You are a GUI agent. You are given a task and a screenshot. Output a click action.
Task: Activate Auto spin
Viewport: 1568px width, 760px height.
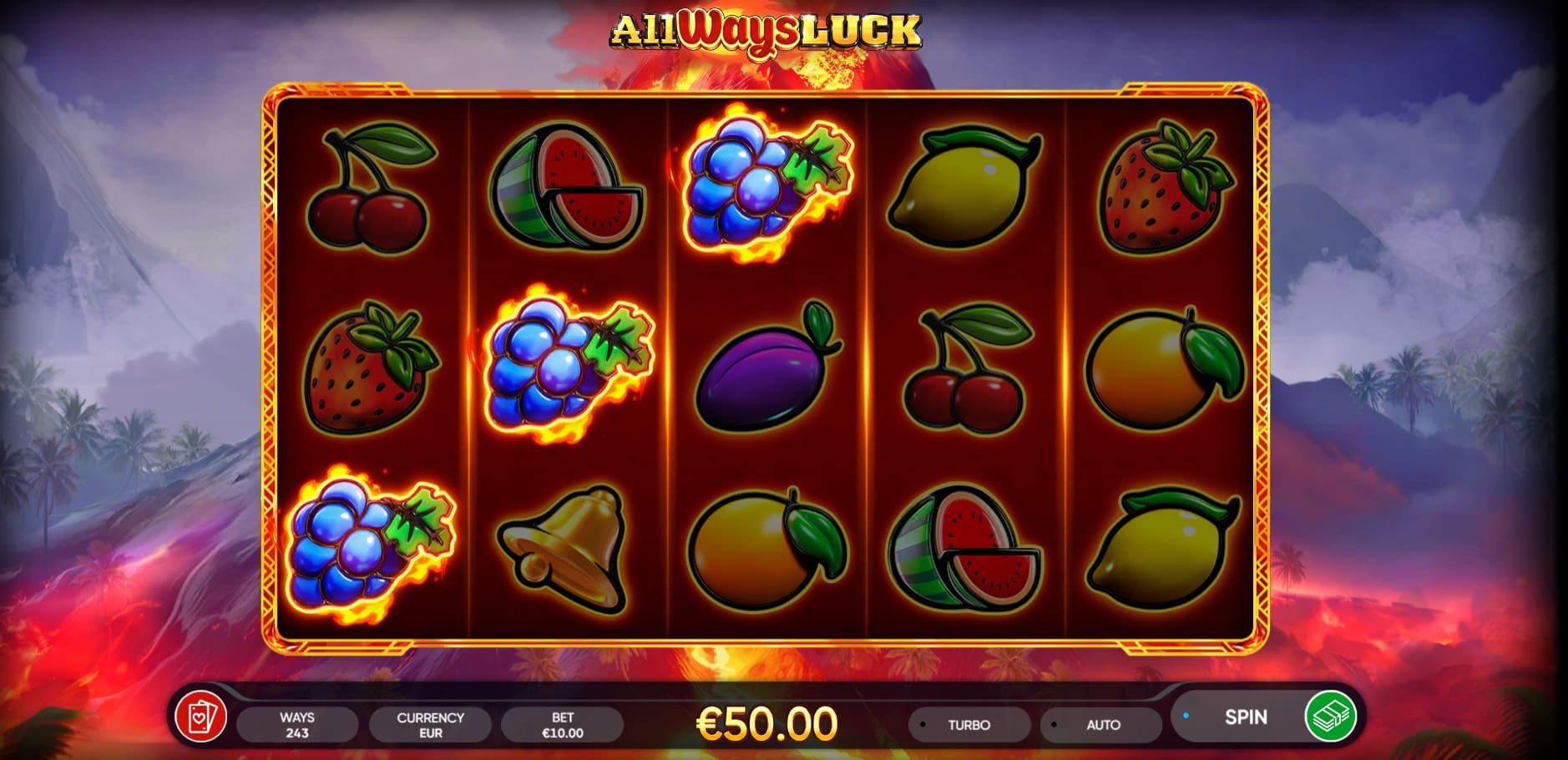tap(1102, 725)
